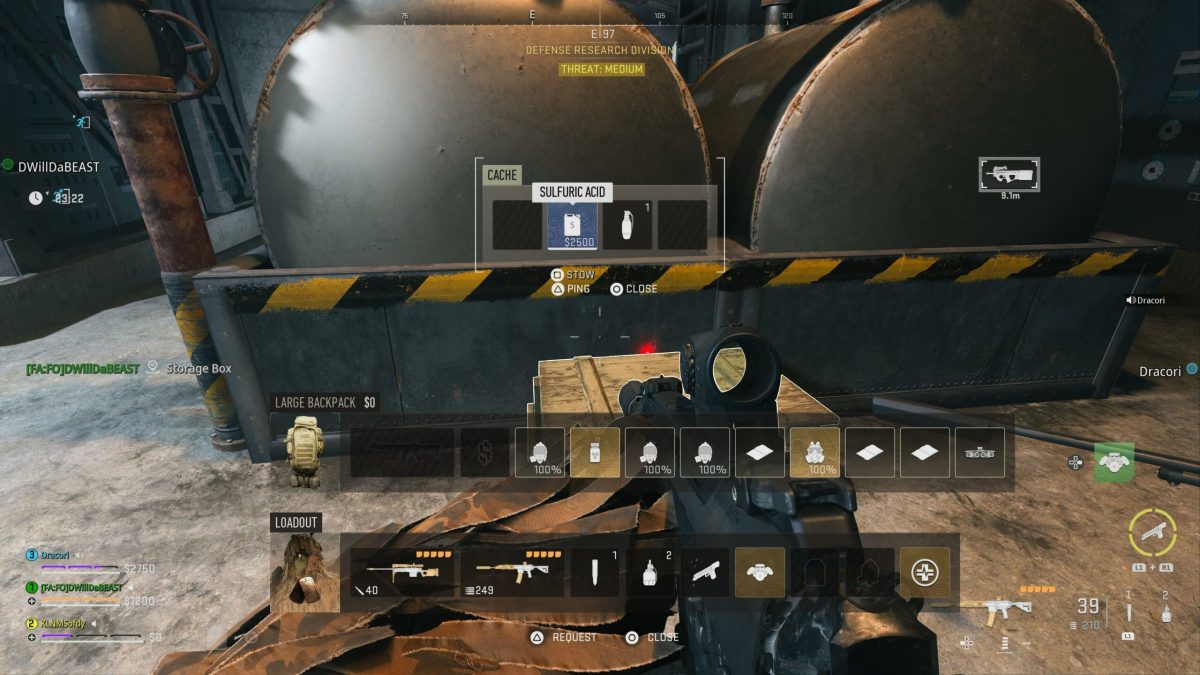Select the handgun slot in loadout

[x=705, y=572]
